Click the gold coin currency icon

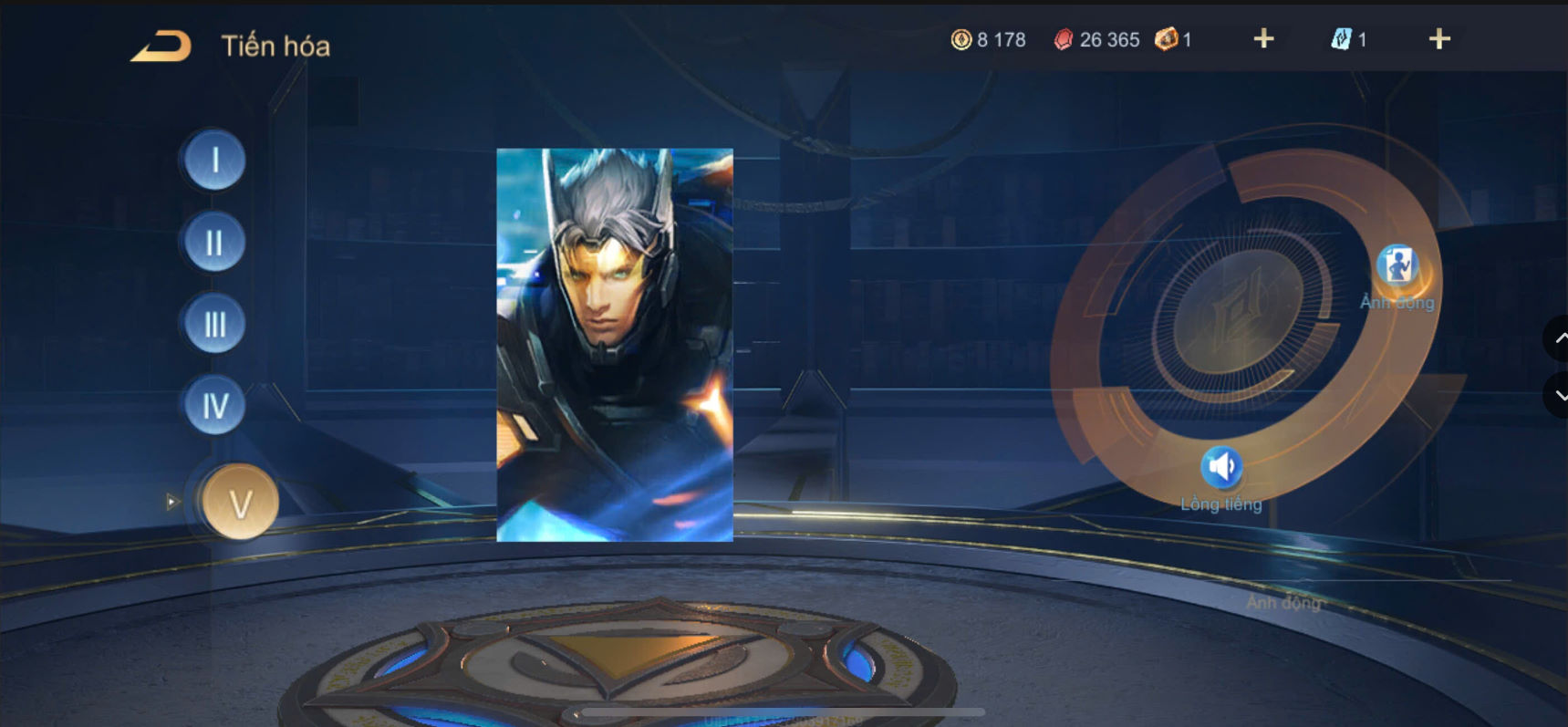tap(961, 39)
